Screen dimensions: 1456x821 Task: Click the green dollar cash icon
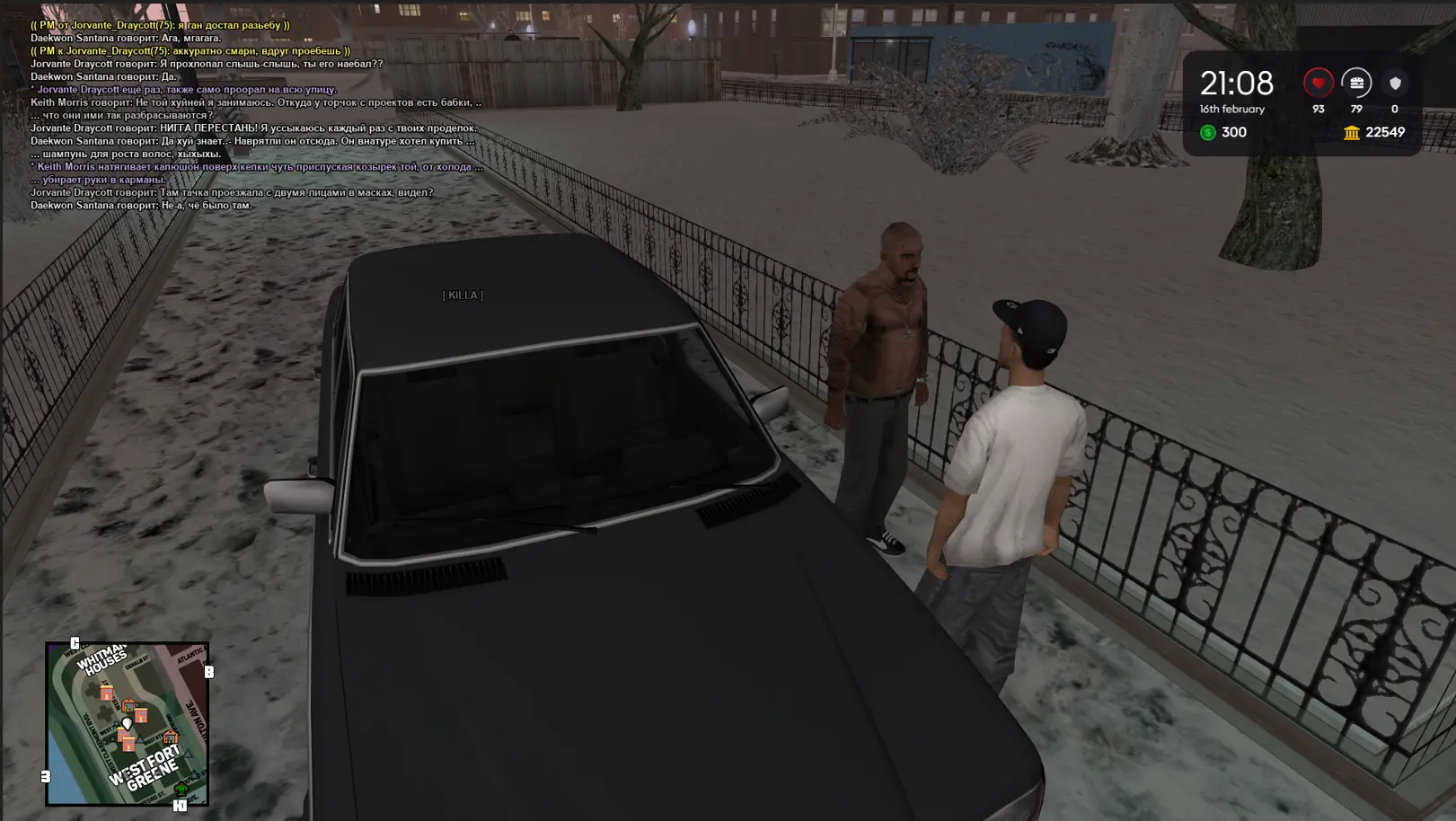click(x=1208, y=133)
